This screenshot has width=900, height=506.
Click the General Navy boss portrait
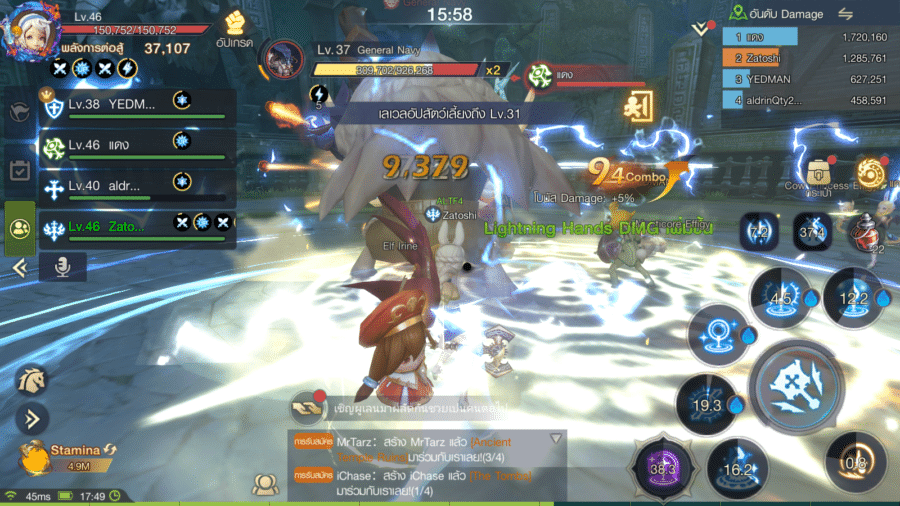tap(286, 61)
